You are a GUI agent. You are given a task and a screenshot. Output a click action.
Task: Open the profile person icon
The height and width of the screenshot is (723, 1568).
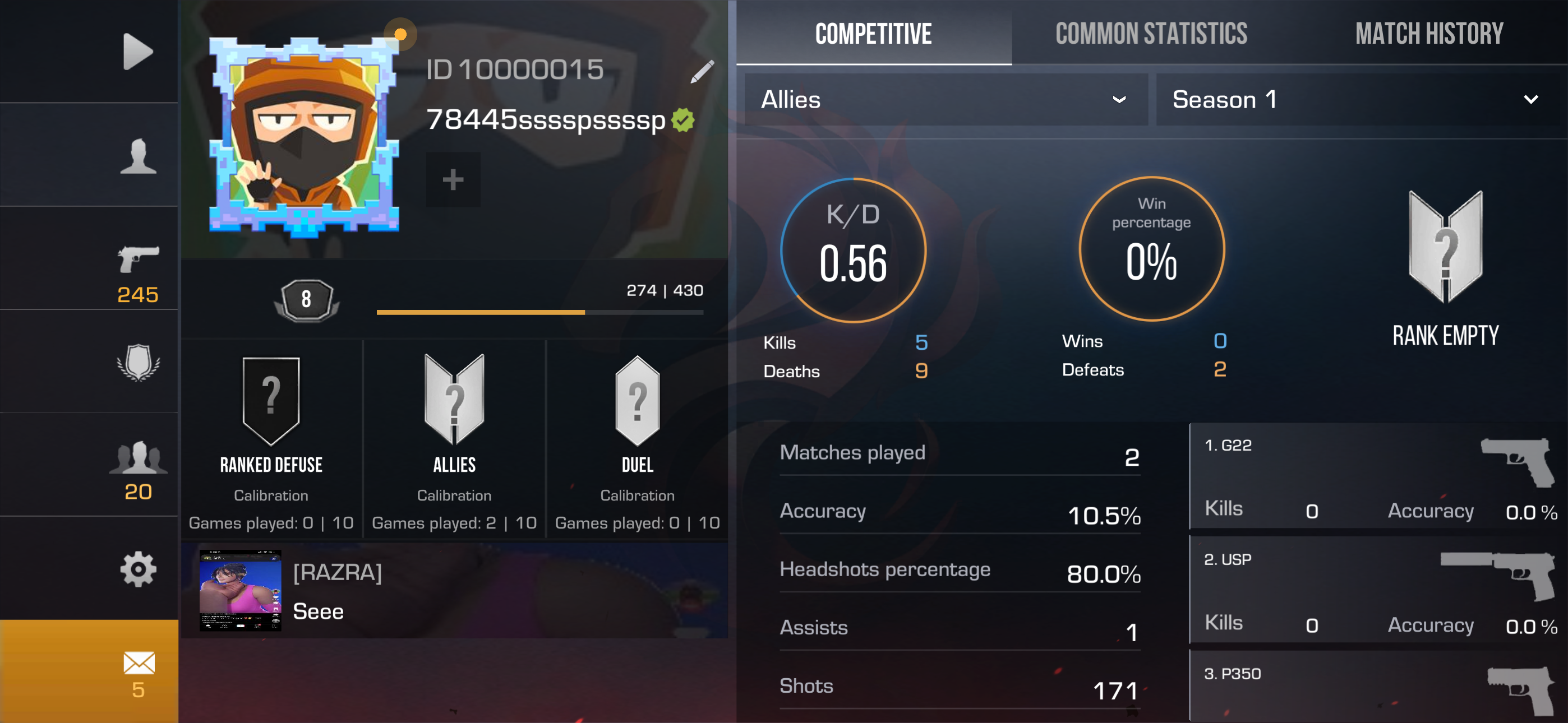pyautogui.click(x=139, y=157)
